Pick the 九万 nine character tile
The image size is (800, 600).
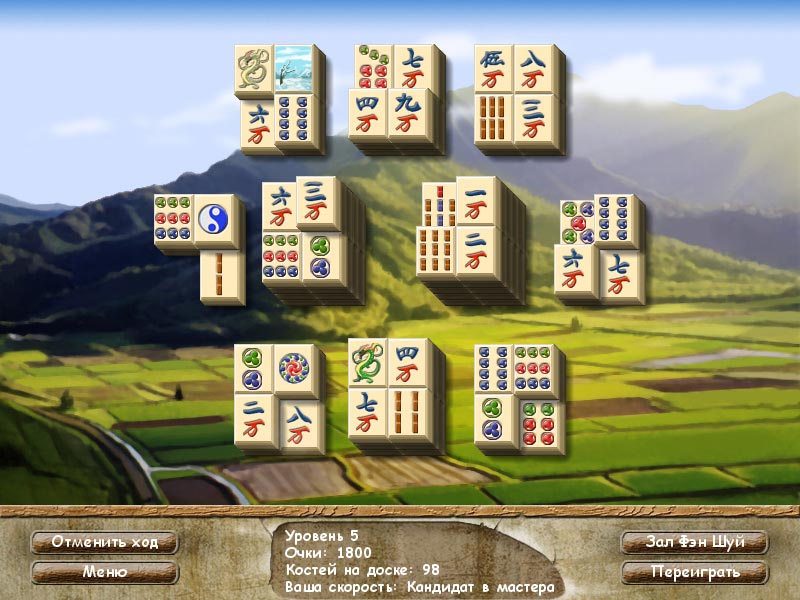coord(414,113)
